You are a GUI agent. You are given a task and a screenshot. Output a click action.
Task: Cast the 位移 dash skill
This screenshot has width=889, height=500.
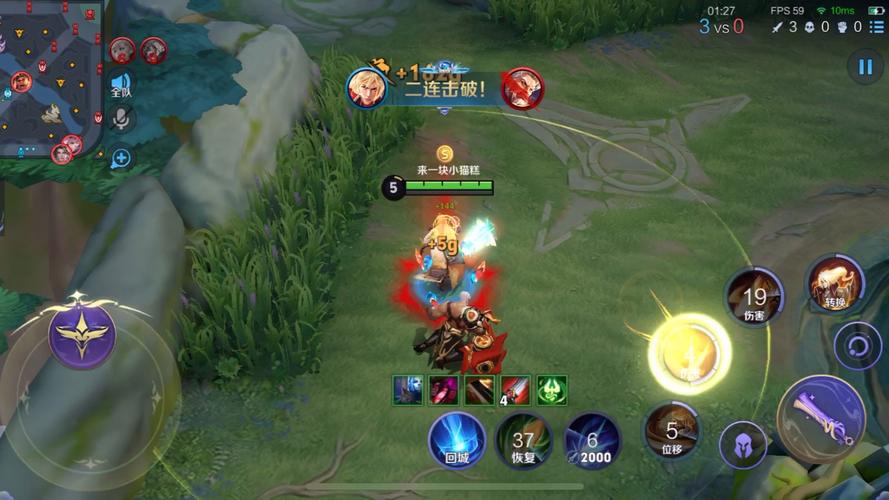672,430
